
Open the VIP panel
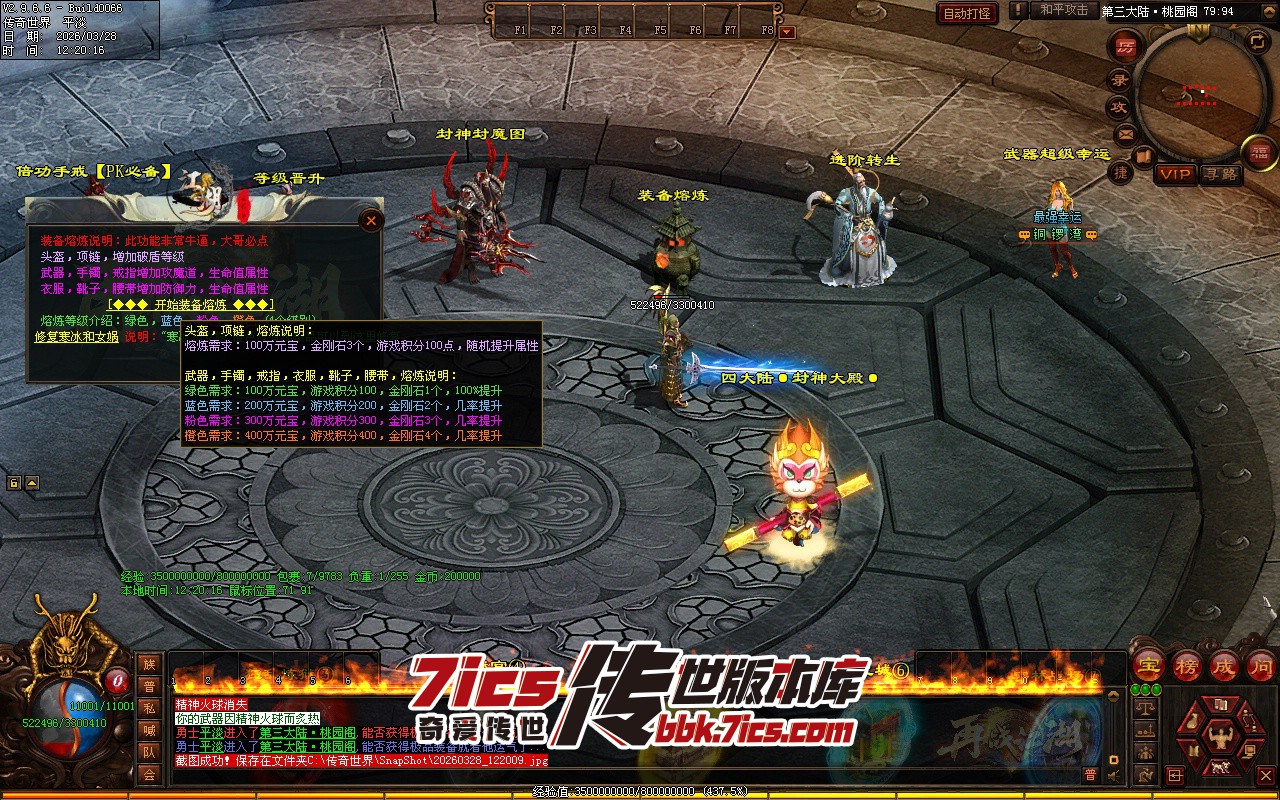click(1175, 174)
